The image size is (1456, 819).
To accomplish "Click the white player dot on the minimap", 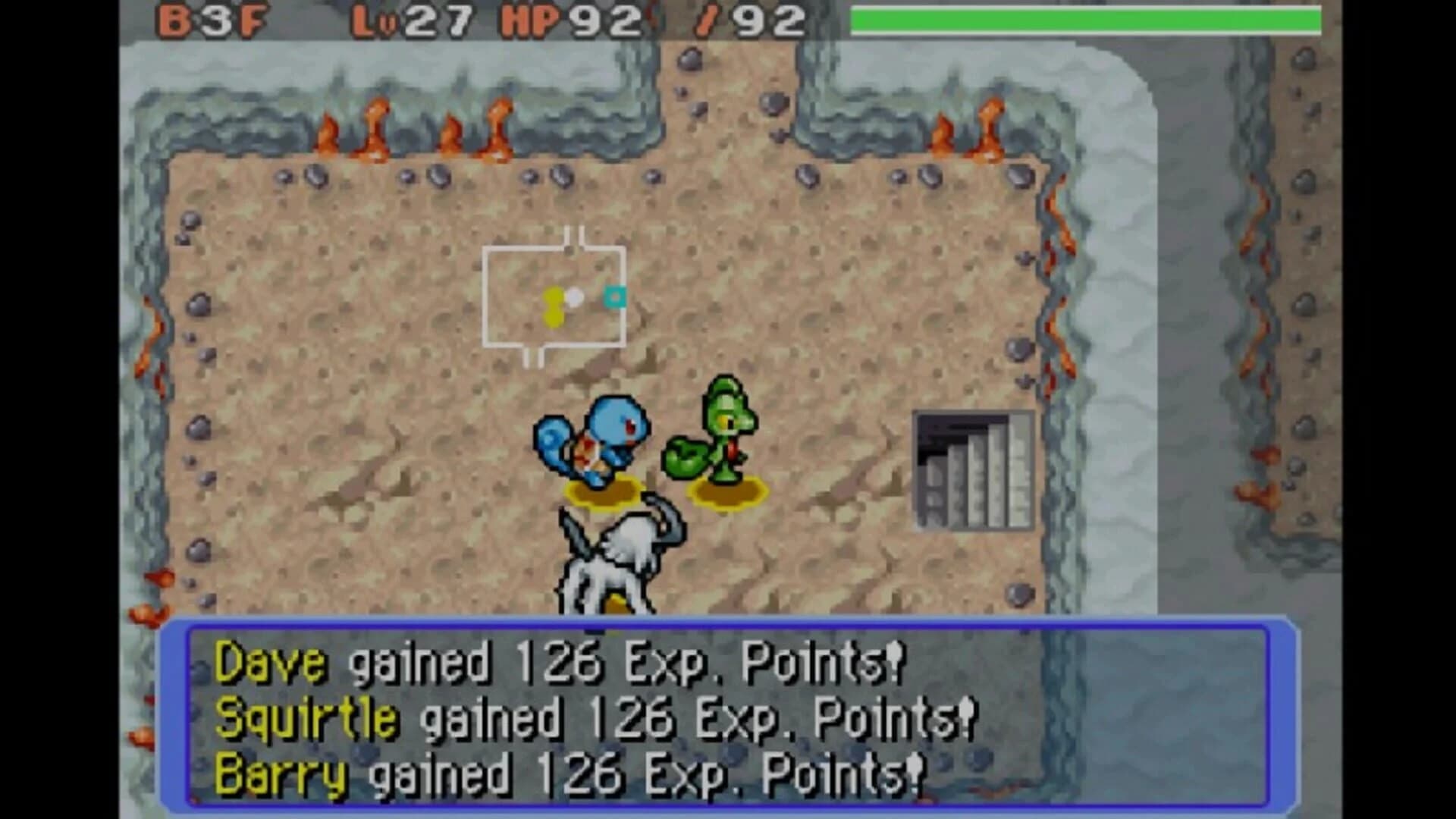I will tap(576, 297).
